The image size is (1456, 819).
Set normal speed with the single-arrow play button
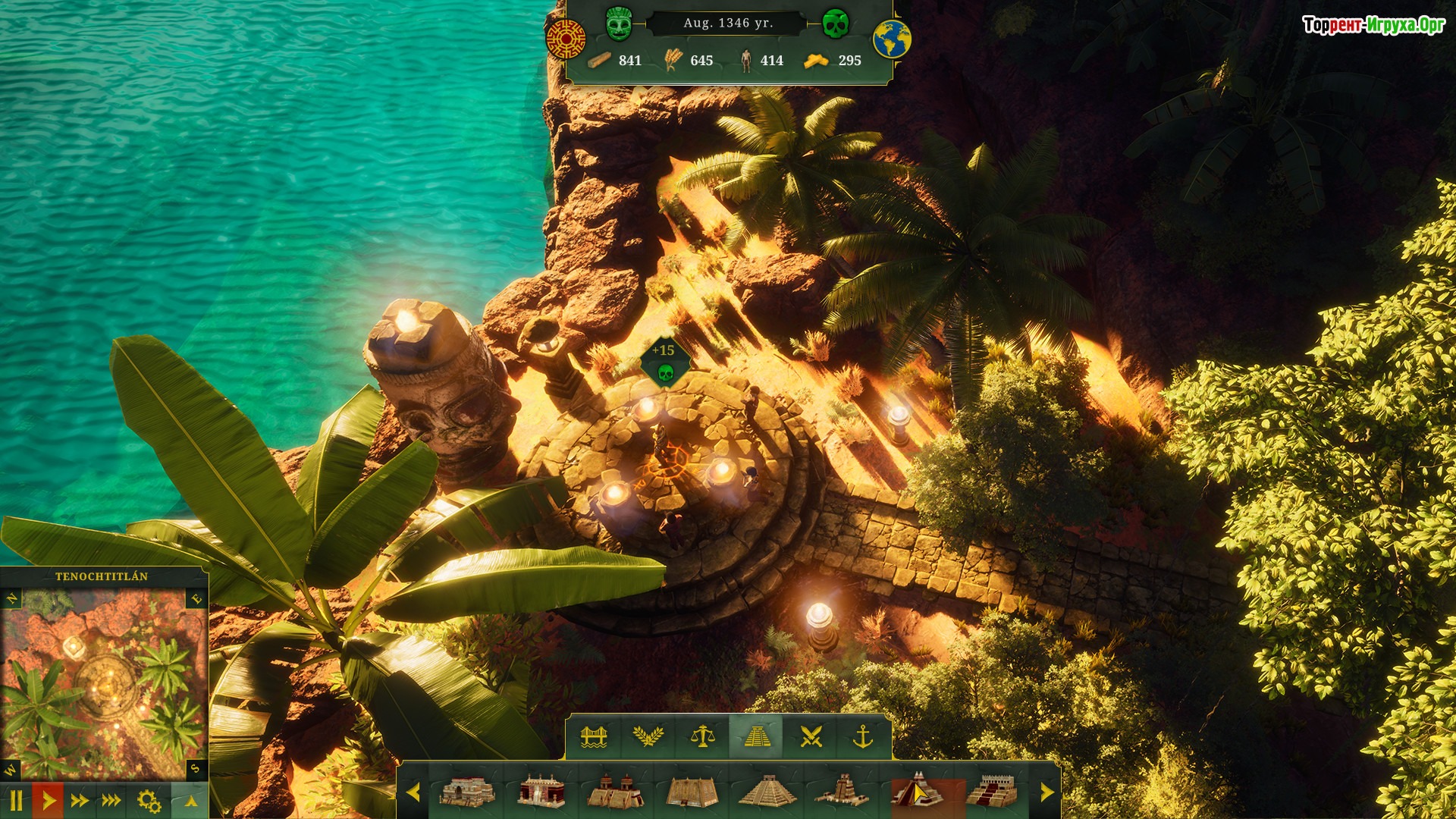tap(49, 801)
